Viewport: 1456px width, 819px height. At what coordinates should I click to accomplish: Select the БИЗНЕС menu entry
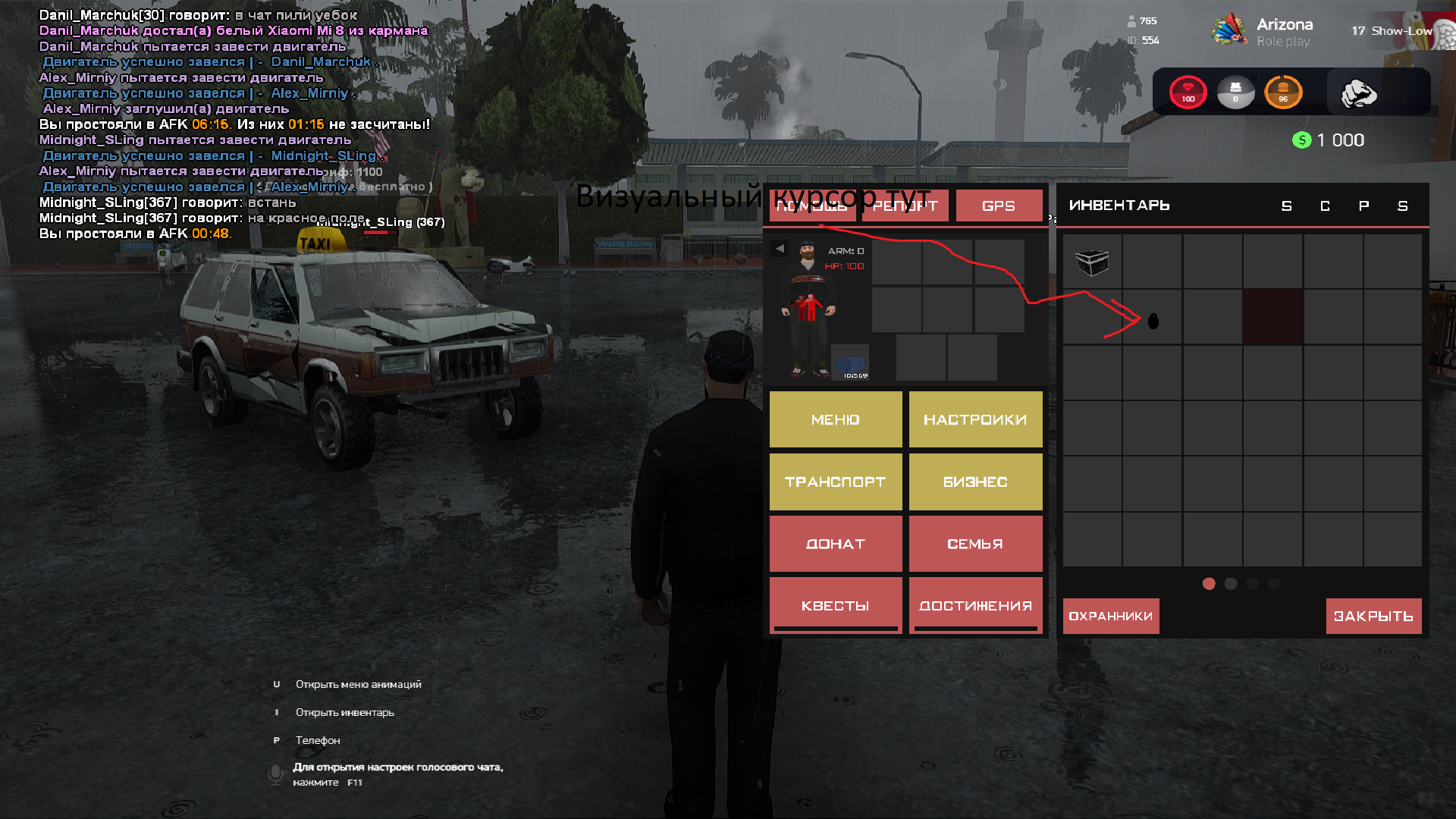click(975, 482)
